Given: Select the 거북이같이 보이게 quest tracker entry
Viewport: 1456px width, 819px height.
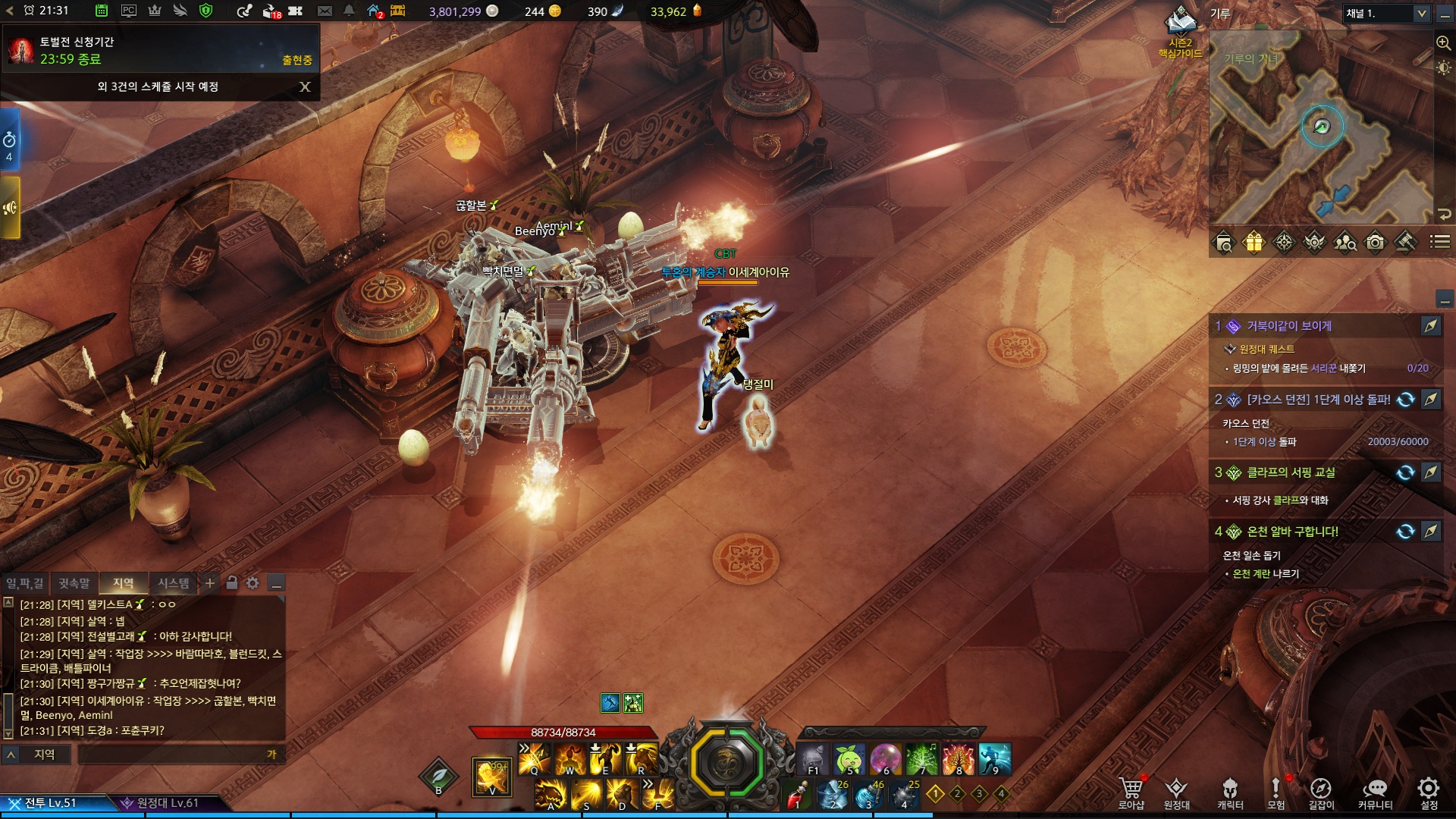Looking at the screenshot, I should (1289, 326).
